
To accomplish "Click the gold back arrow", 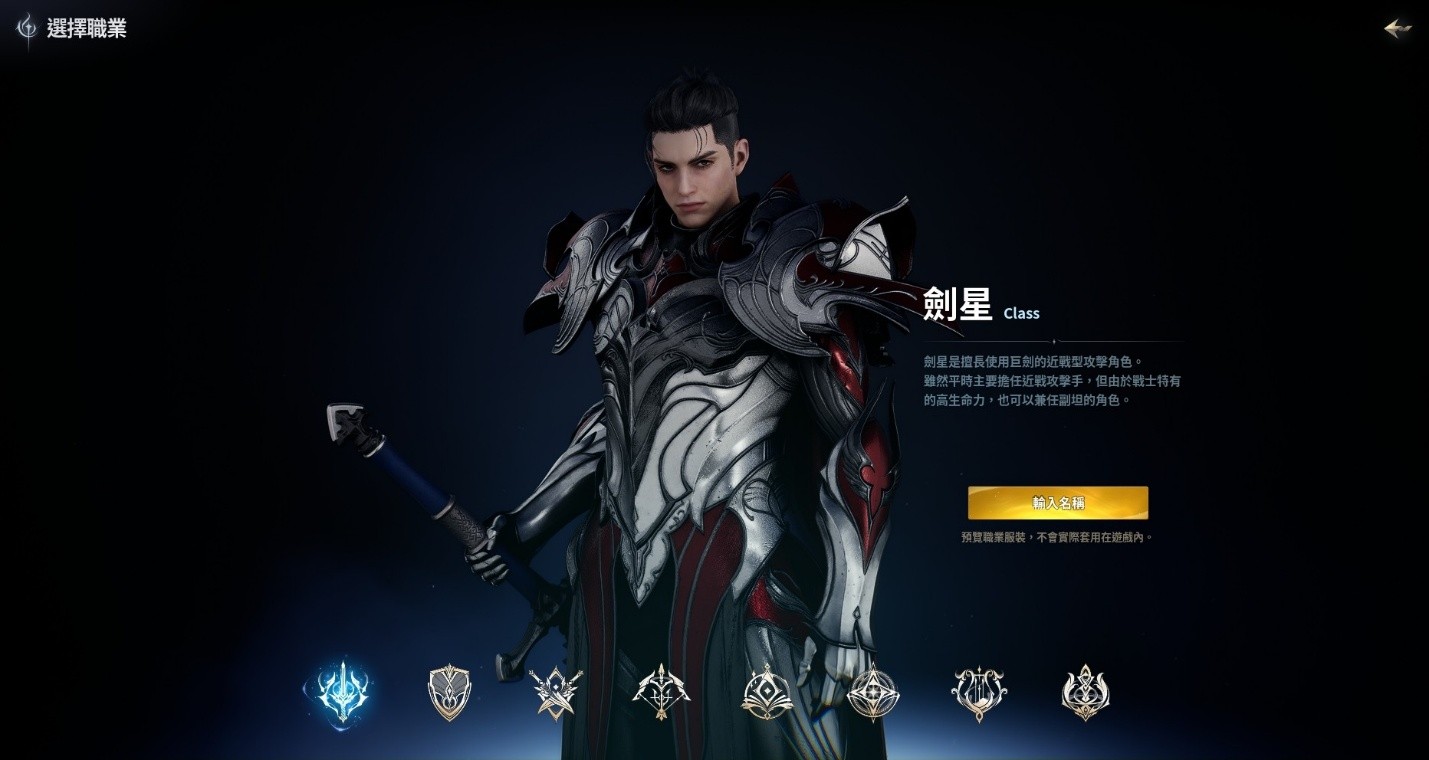I will click(1397, 29).
